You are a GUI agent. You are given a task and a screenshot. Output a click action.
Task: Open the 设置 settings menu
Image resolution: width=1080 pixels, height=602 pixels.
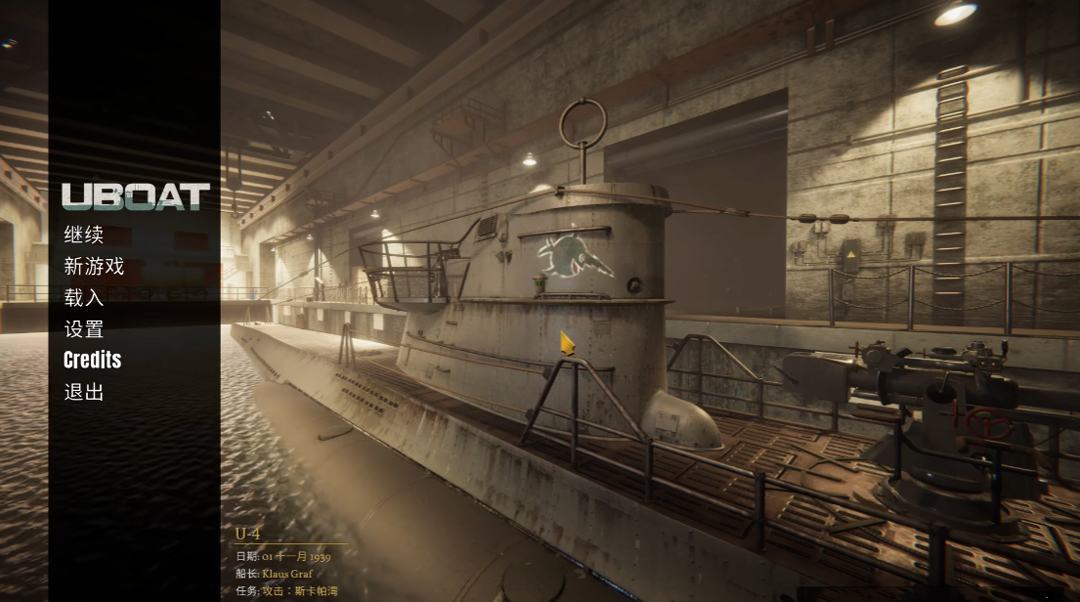pyautogui.click(x=84, y=329)
